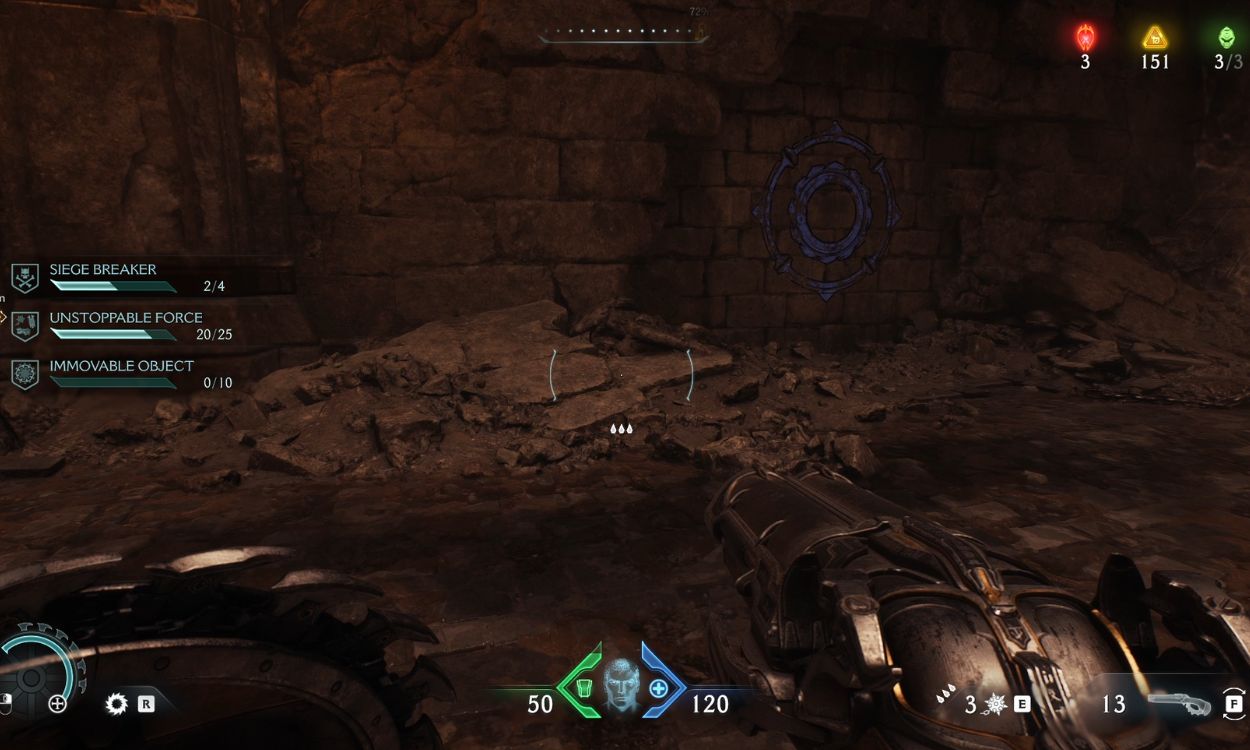Click the green helmet extra lives icon

coord(1226,39)
